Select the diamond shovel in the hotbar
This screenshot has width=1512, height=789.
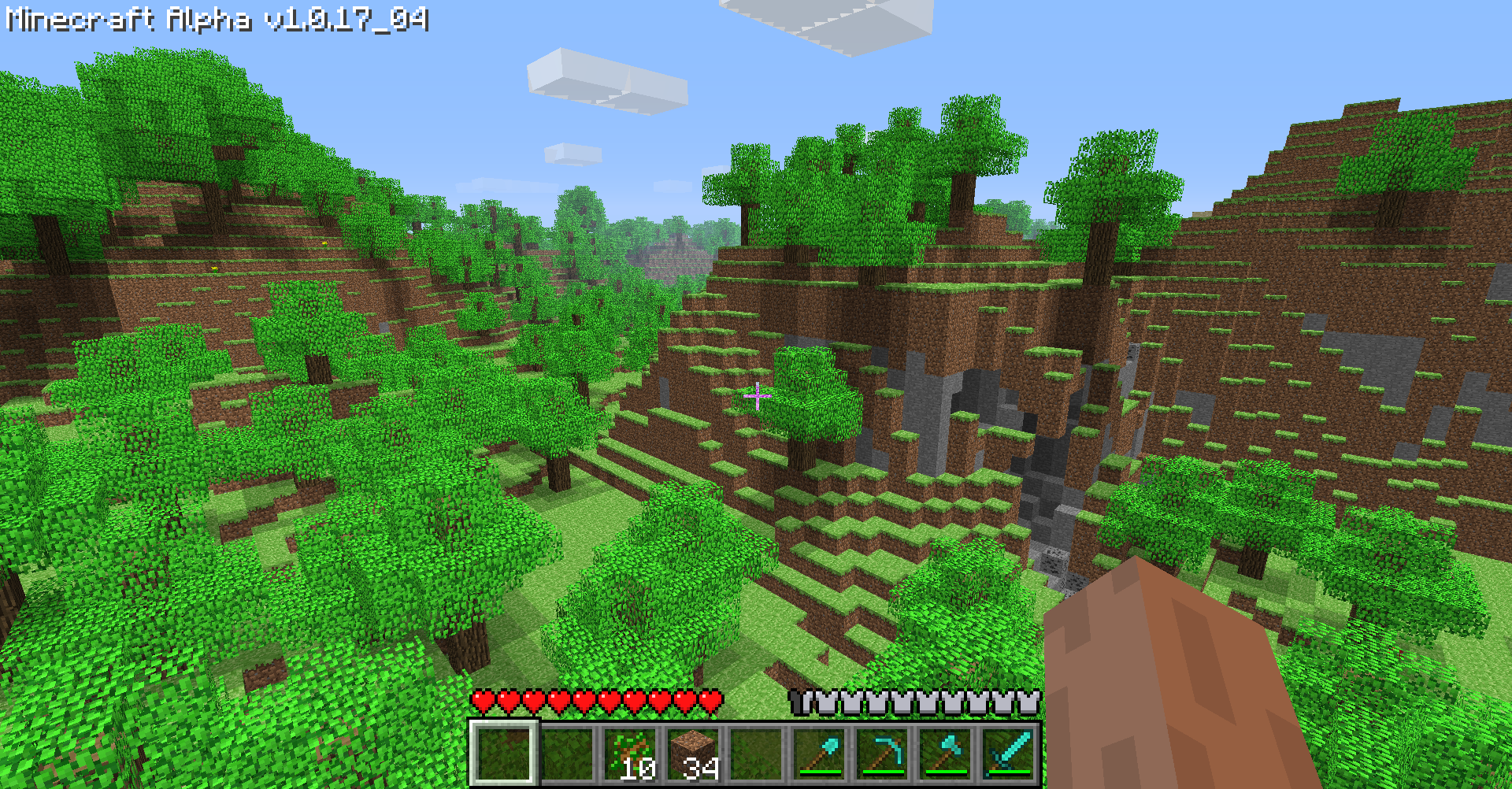[819, 752]
